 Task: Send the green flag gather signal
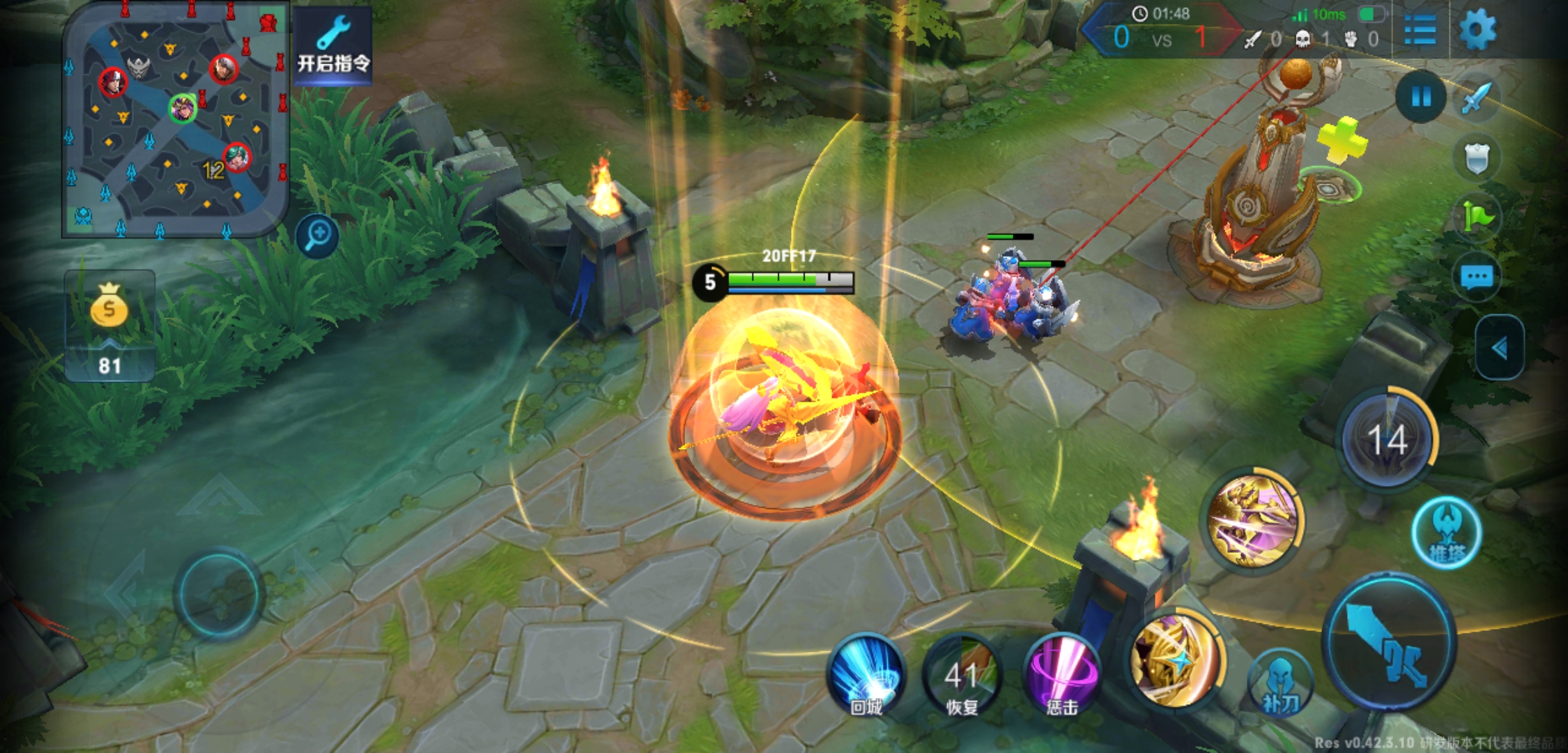1477,217
